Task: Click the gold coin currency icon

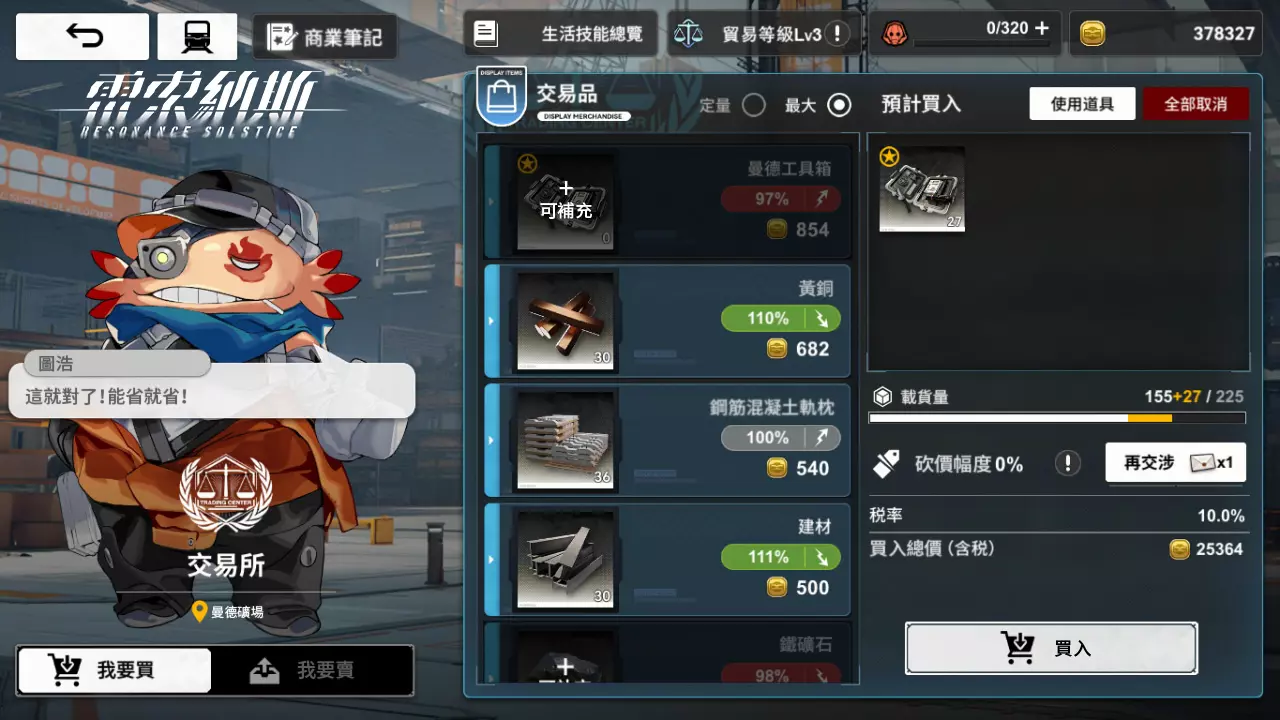Action: (x=1095, y=32)
